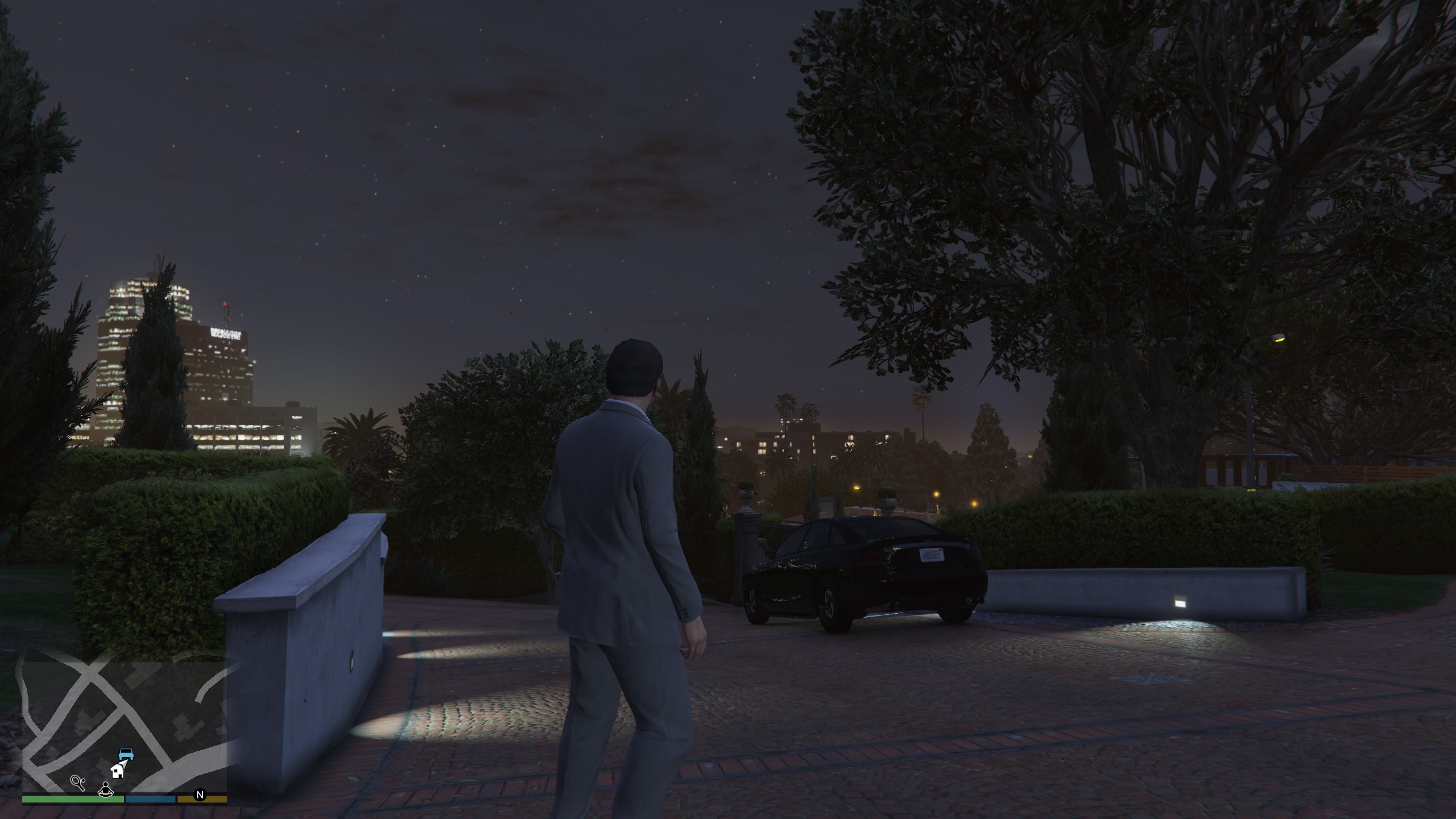The image size is (1456, 819).
Task: Click the yoga pose activity marker
Action: [x=105, y=789]
